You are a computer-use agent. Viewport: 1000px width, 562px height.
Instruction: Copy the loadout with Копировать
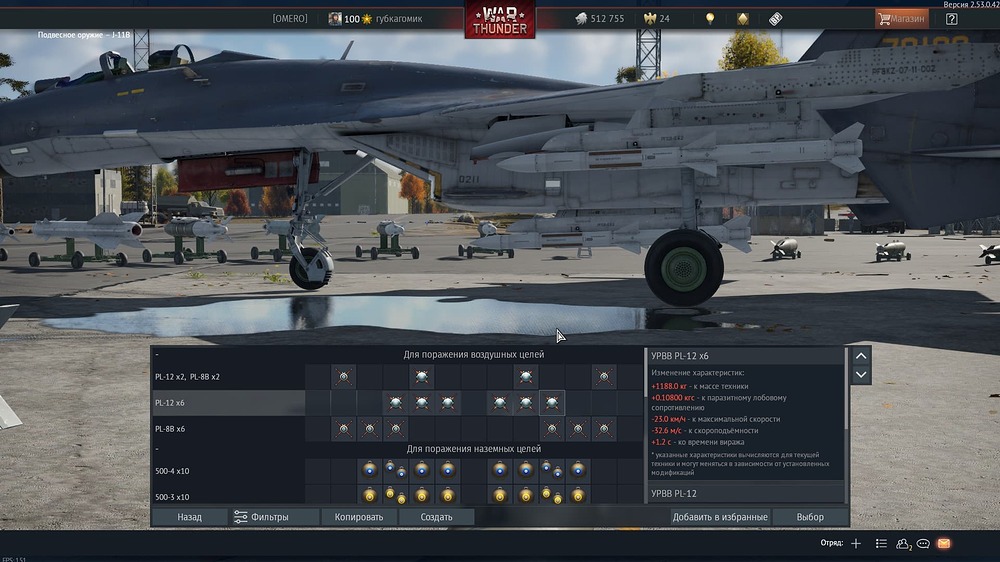tap(359, 517)
